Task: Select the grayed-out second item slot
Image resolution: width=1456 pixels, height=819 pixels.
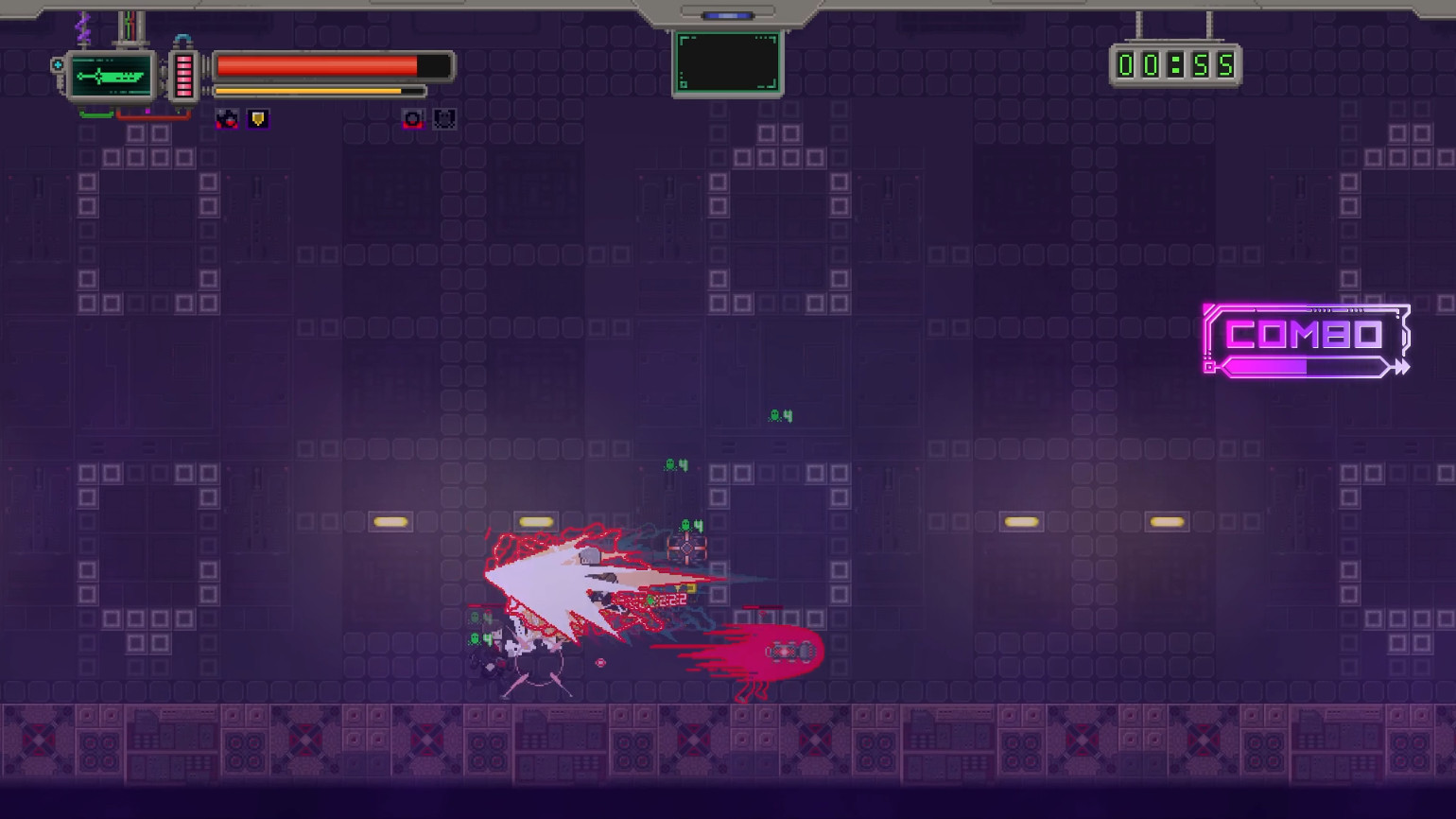Action: pos(443,118)
